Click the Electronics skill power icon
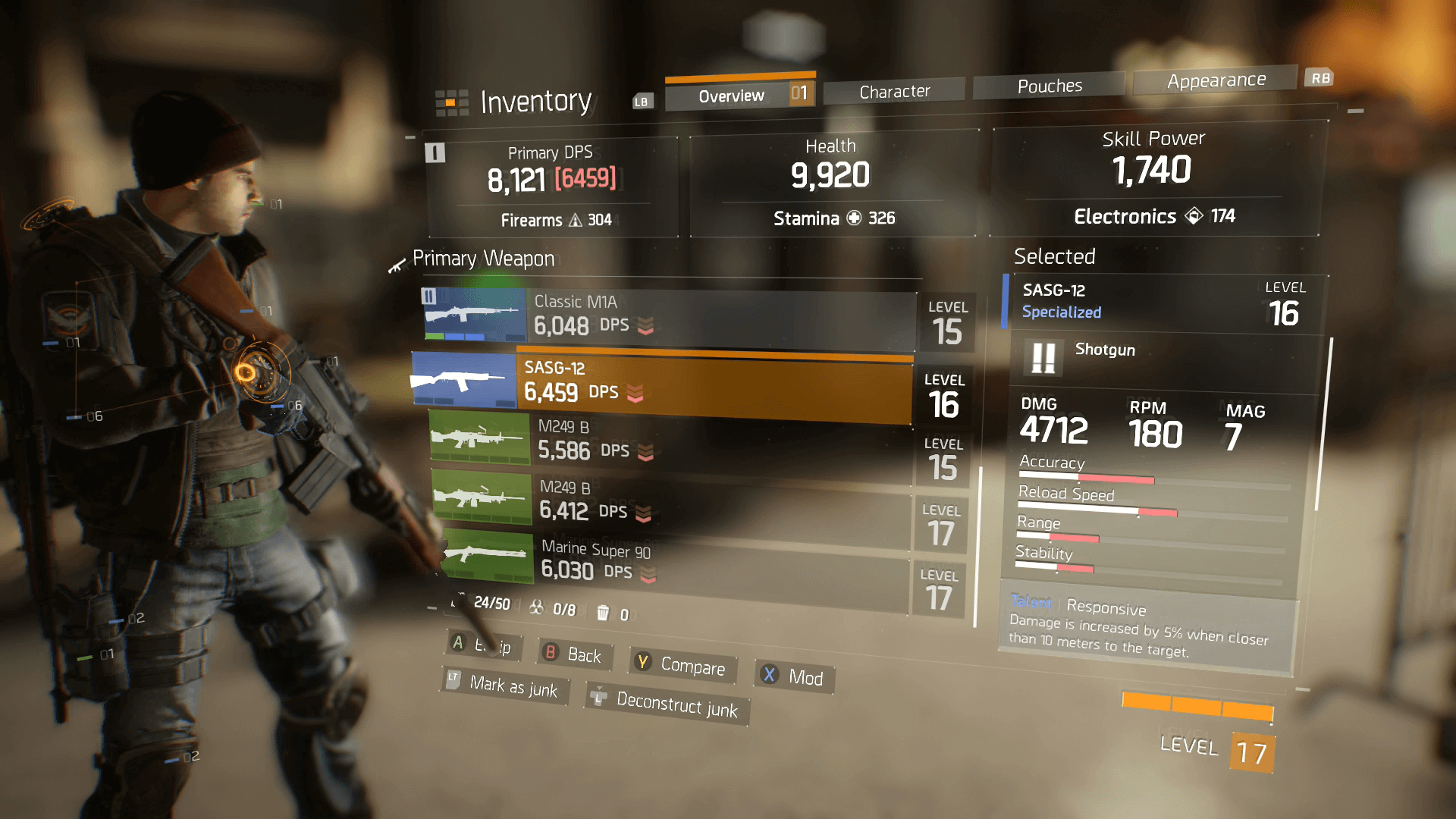 1194,216
